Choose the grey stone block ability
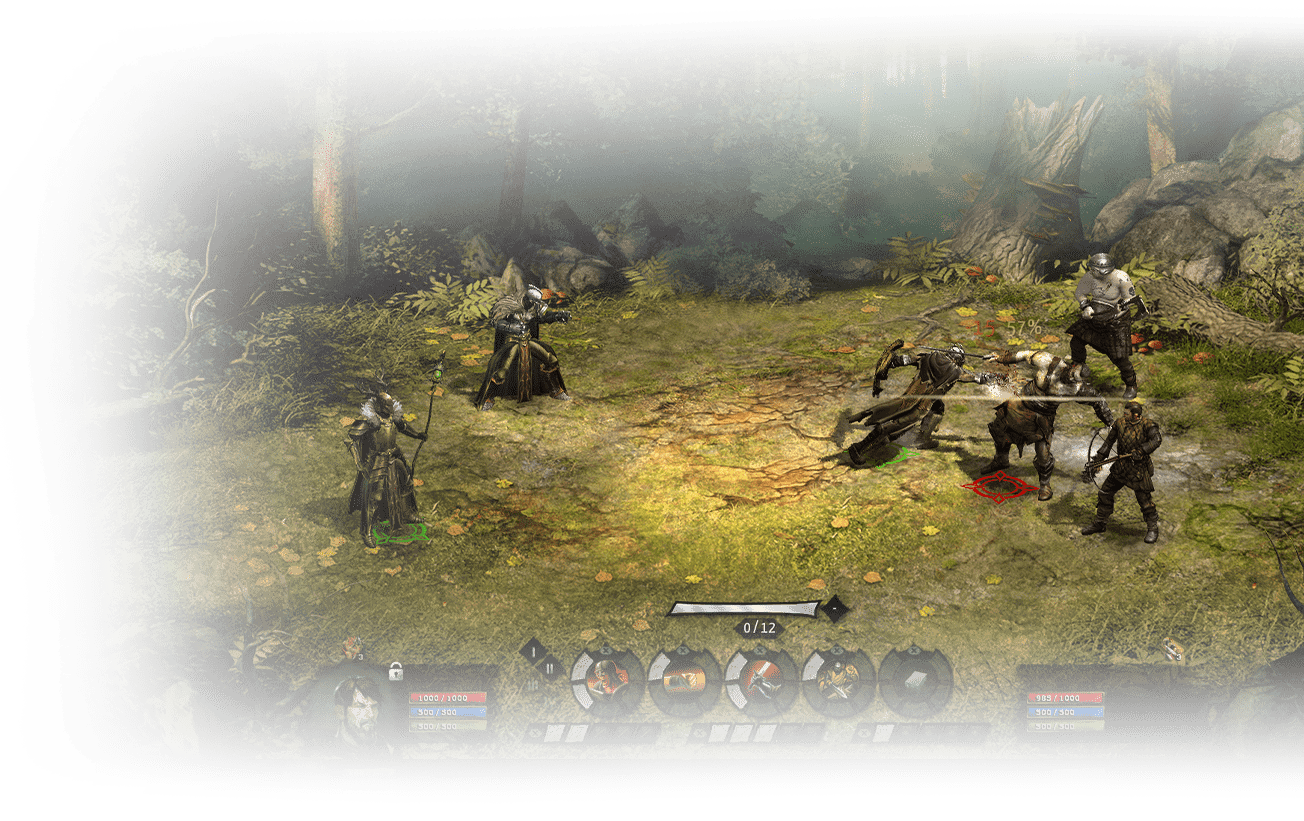Image resolution: width=1304 pixels, height=821 pixels. (x=915, y=682)
